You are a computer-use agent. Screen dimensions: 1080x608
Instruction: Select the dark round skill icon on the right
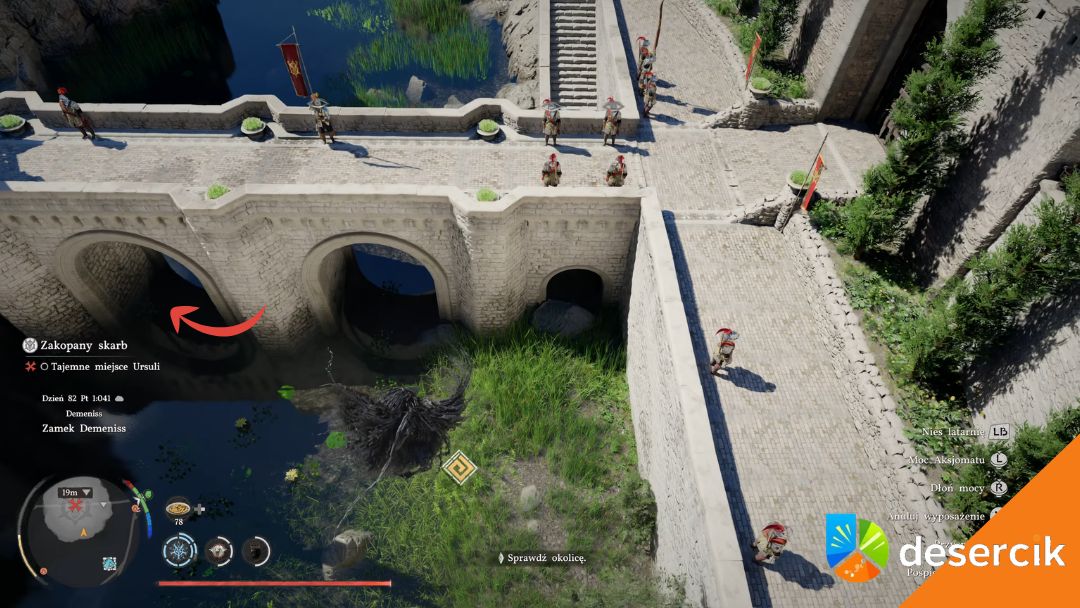[x=257, y=550]
